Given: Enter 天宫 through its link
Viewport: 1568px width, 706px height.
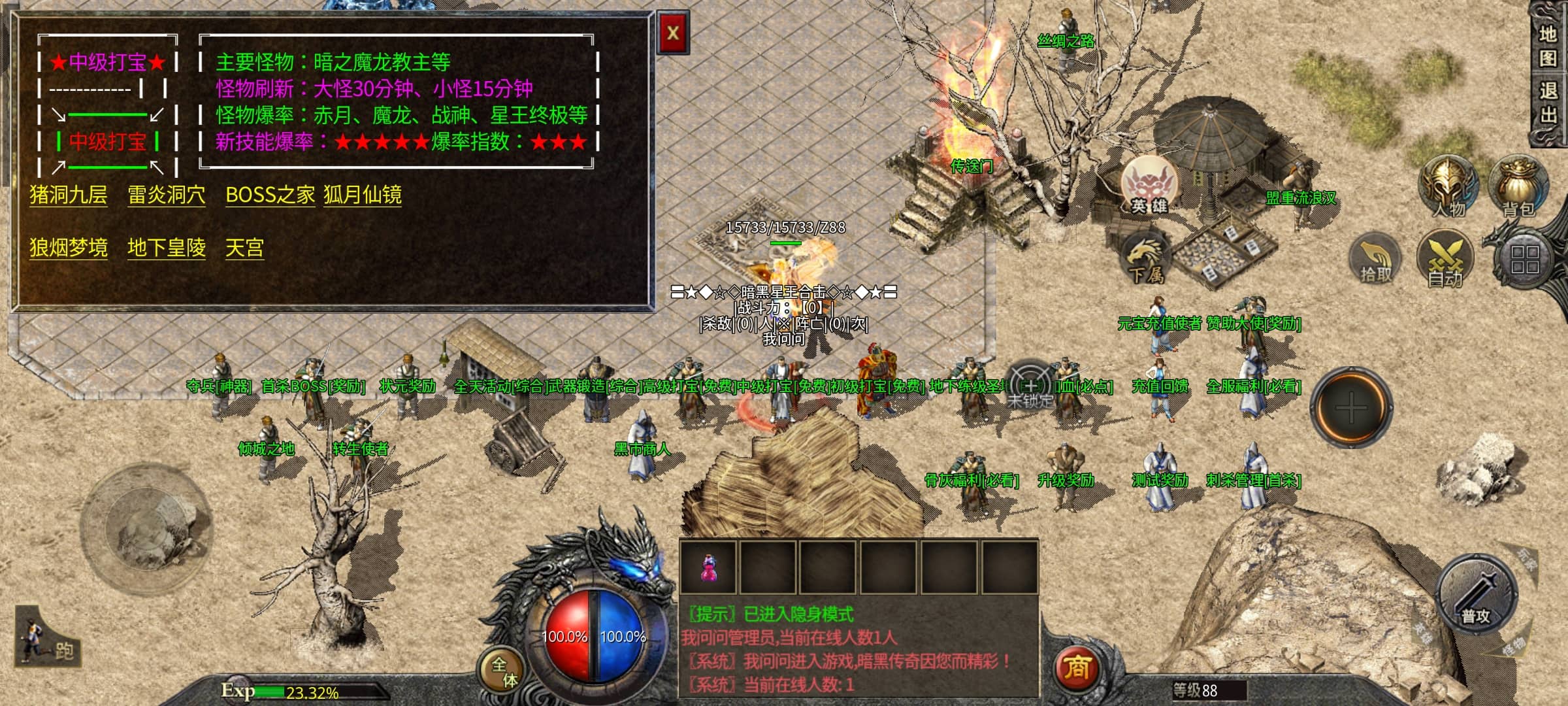Looking at the screenshot, I should (244, 248).
